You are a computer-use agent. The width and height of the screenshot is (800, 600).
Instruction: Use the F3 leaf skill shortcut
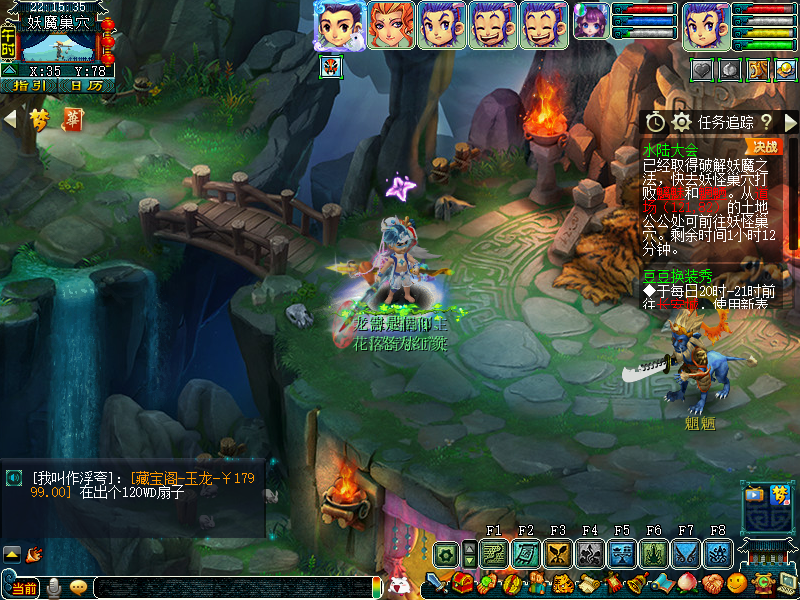(558, 553)
